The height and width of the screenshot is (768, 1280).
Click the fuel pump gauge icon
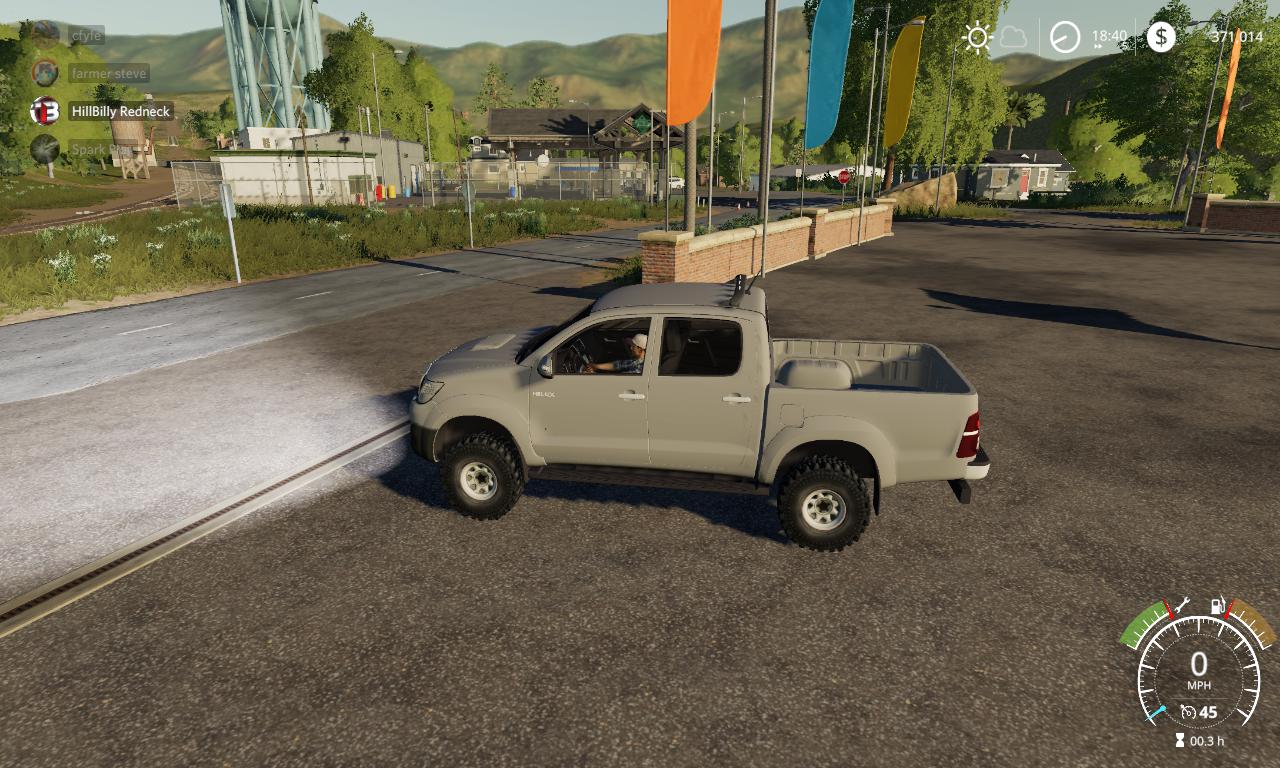1218,605
